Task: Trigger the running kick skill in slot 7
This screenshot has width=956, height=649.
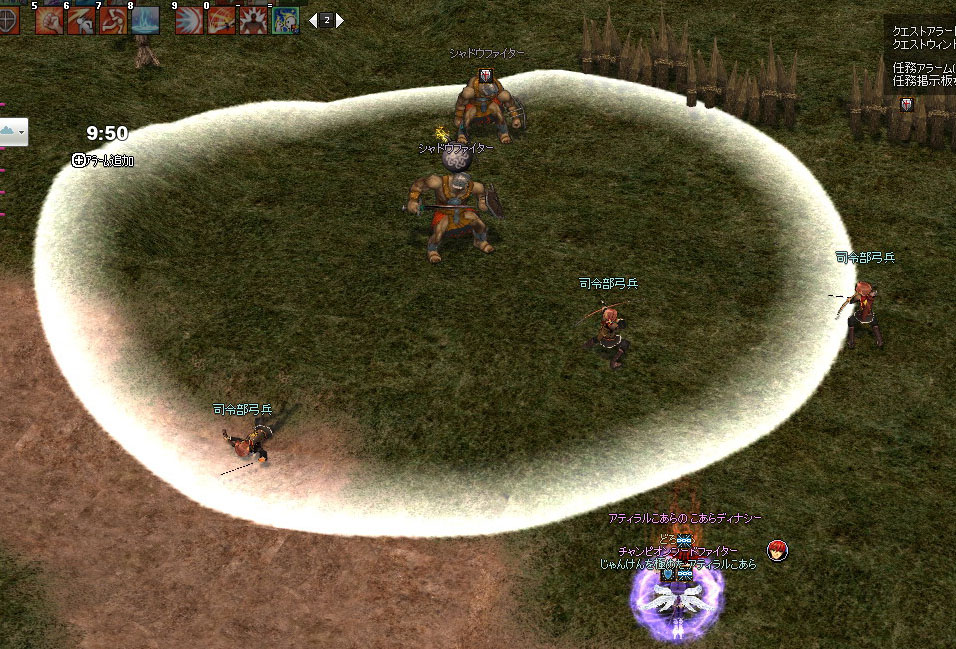Action: [x=113, y=20]
